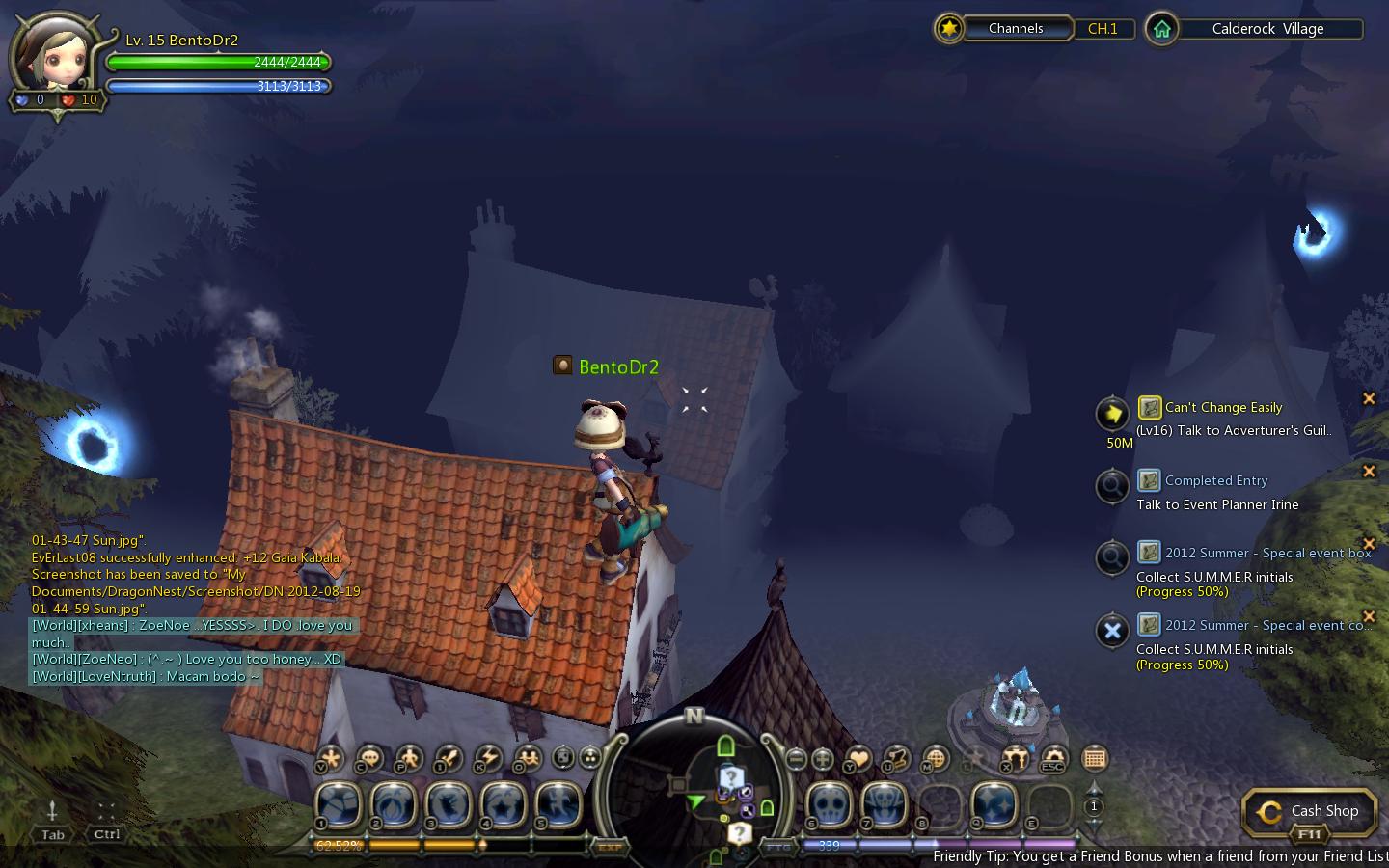Open the heart icon menu (Y)

point(858,759)
